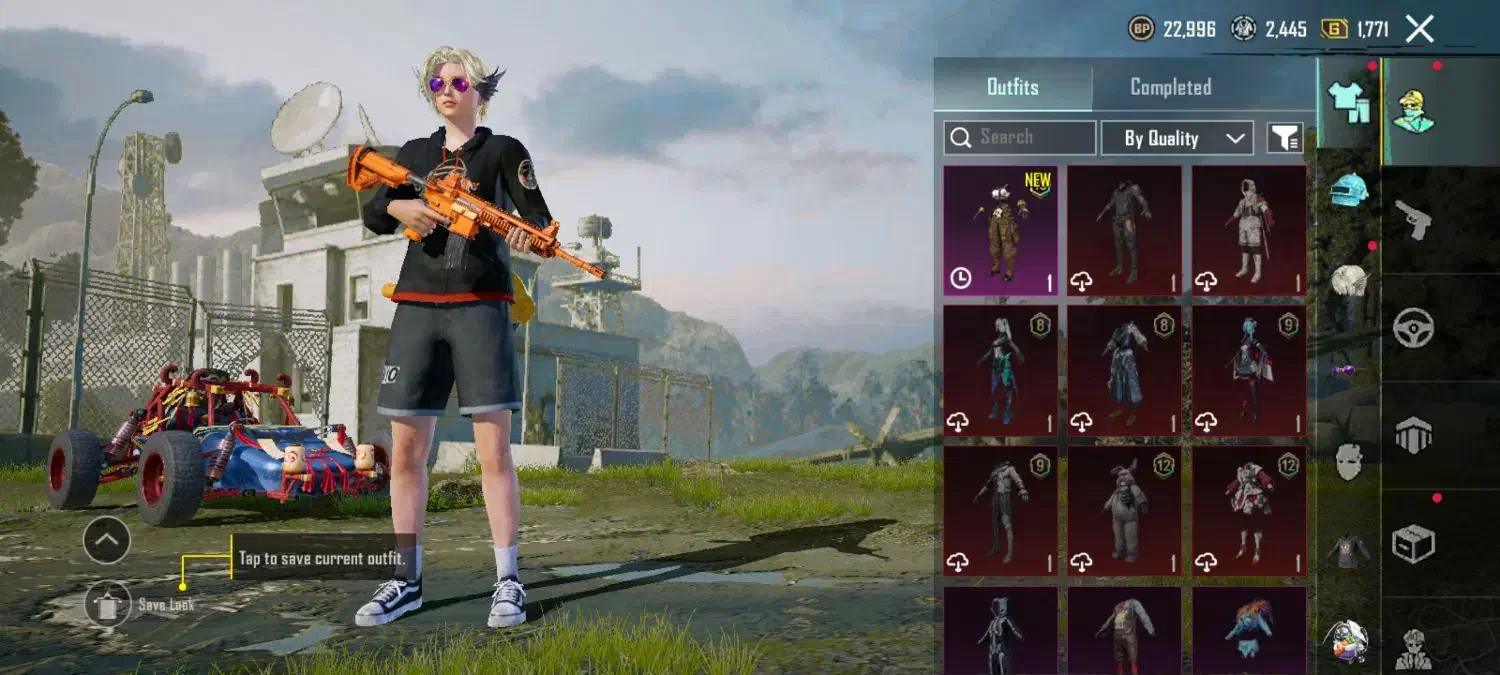Choose the rabbit costume outfit
1500x675 pixels.
(x=1124, y=510)
